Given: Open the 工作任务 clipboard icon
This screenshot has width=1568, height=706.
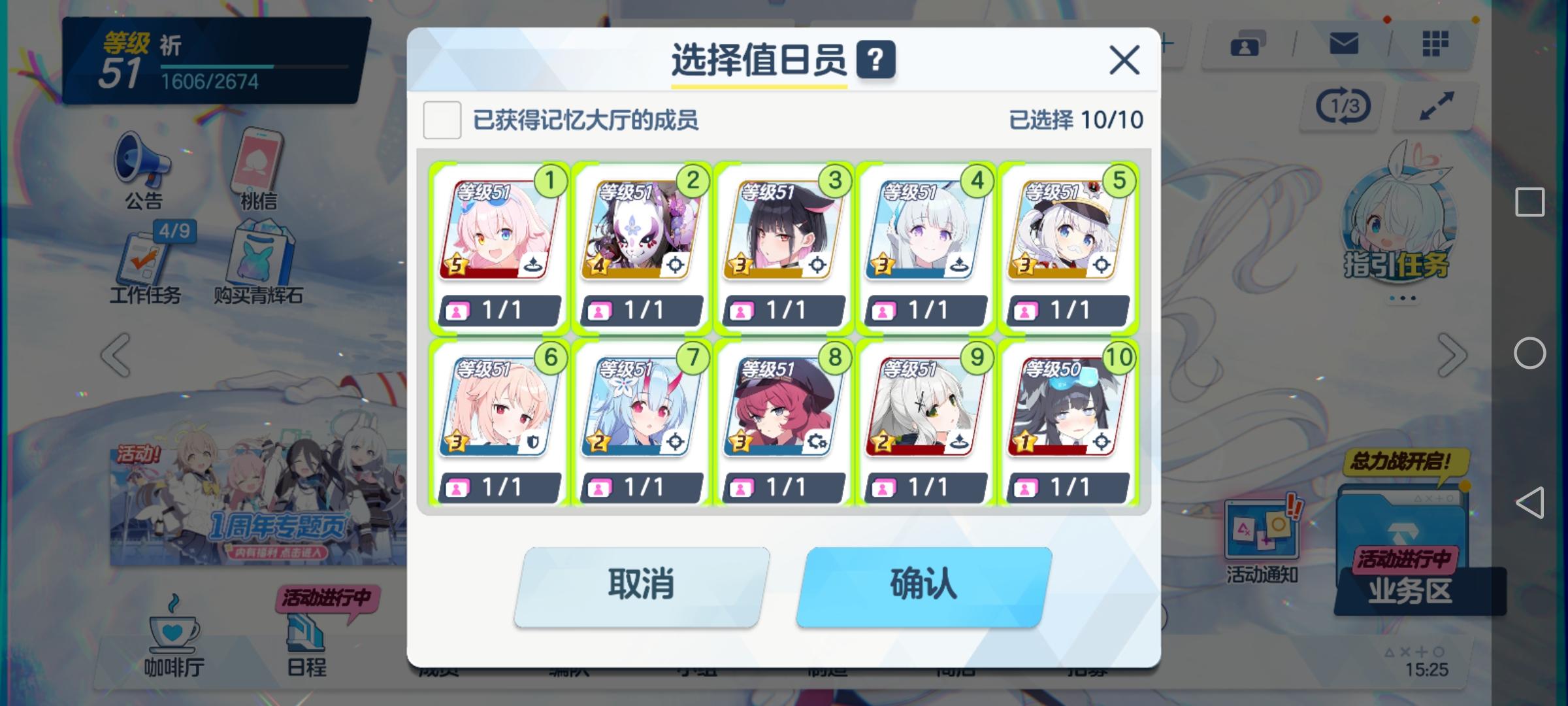Looking at the screenshot, I should [145, 258].
